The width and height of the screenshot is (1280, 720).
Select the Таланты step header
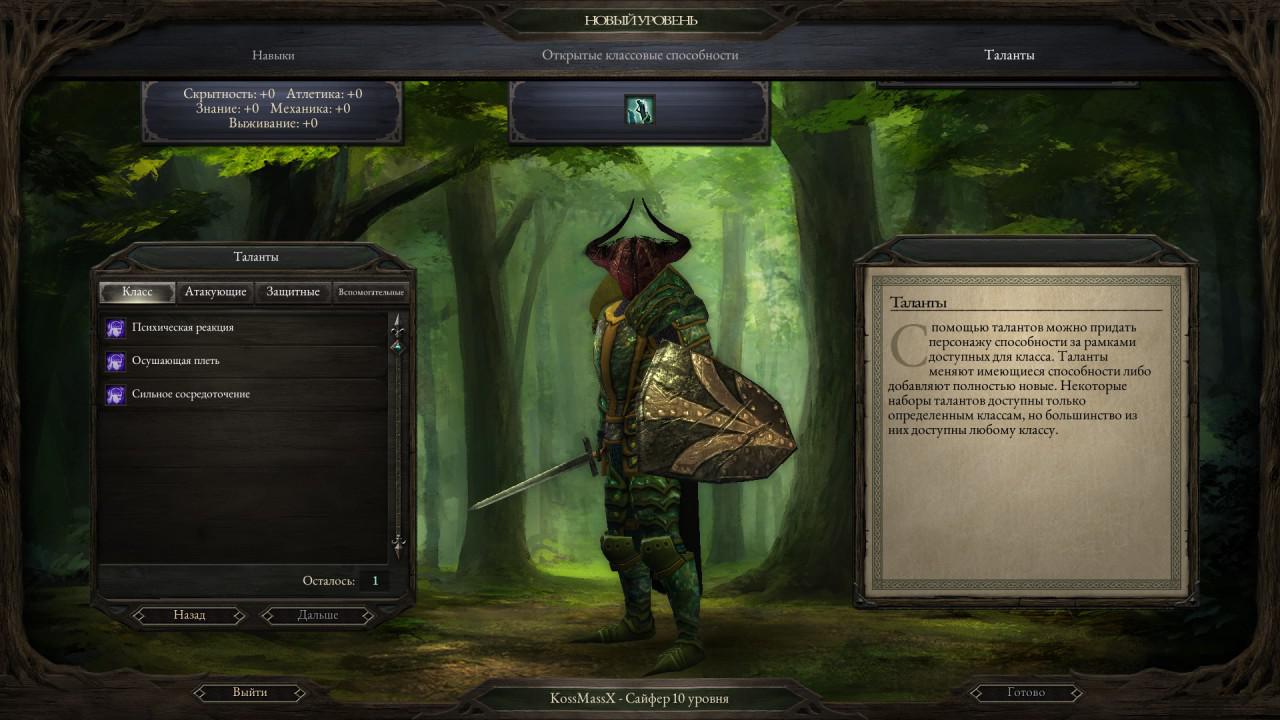pos(1009,55)
